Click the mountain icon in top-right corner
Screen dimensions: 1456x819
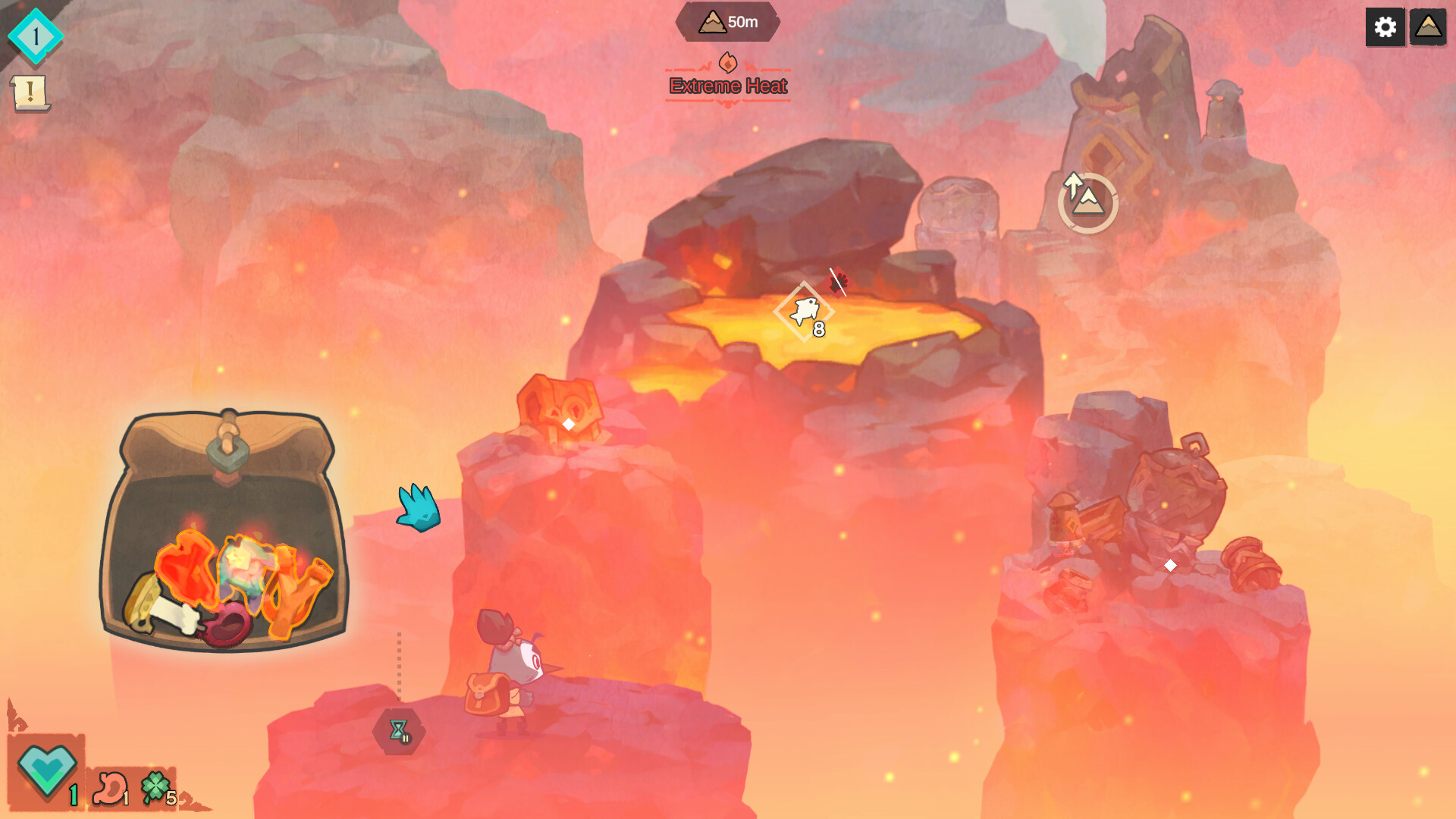(1428, 27)
